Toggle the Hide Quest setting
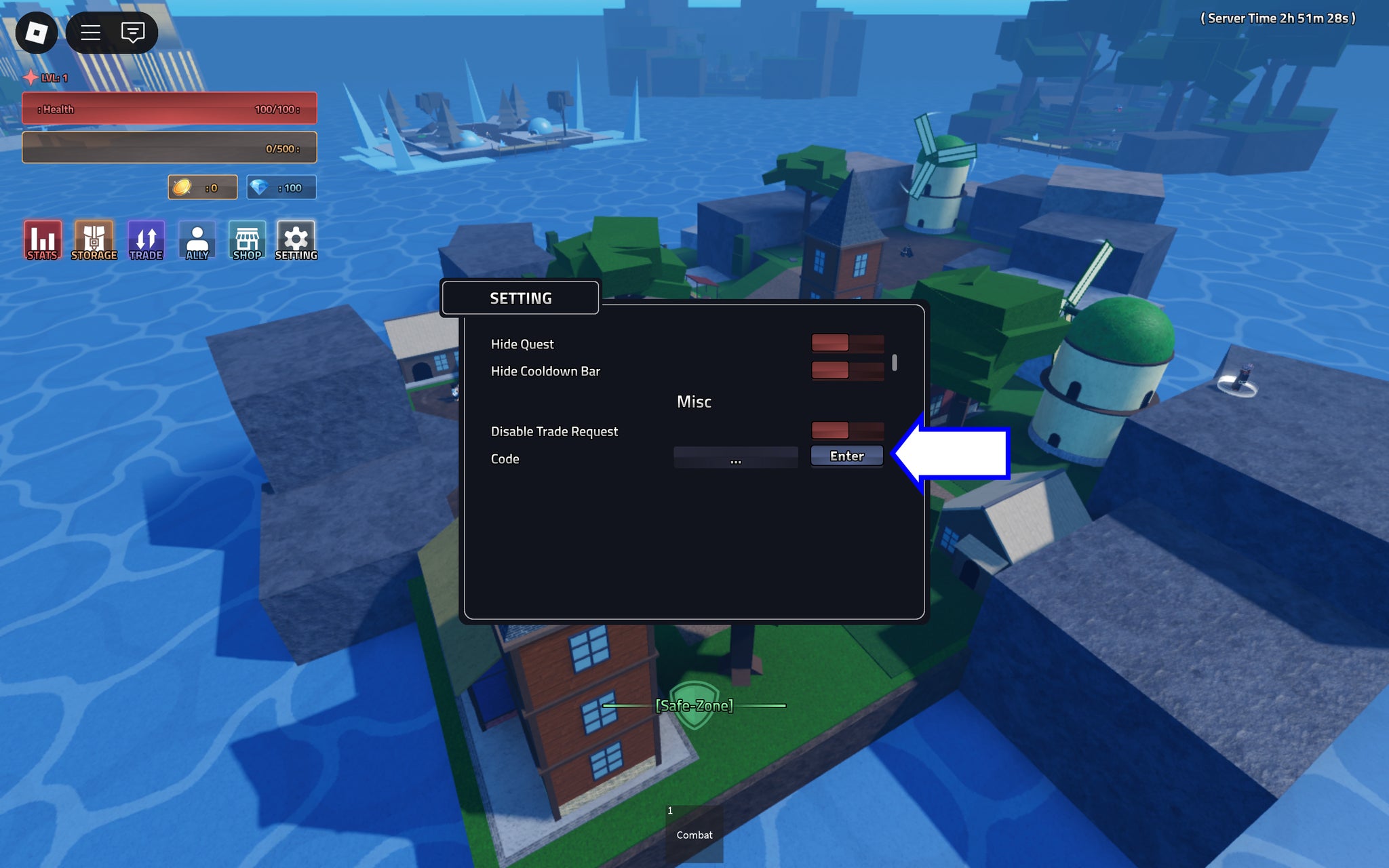The width and height of the screenshot is (1389, 868). (x=847, y=344)
